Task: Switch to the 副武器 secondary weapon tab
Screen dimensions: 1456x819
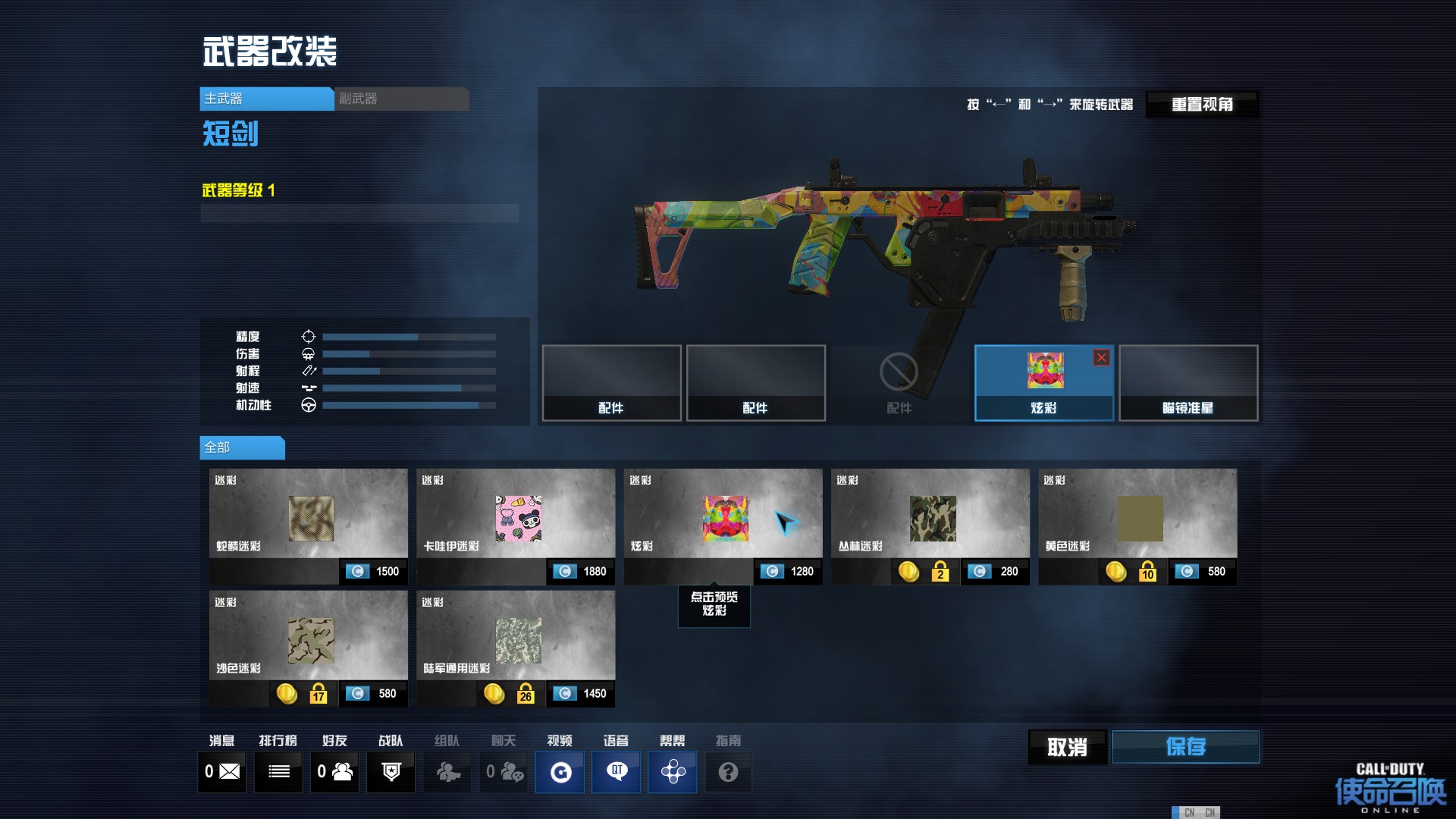Action: pos(401,99)
